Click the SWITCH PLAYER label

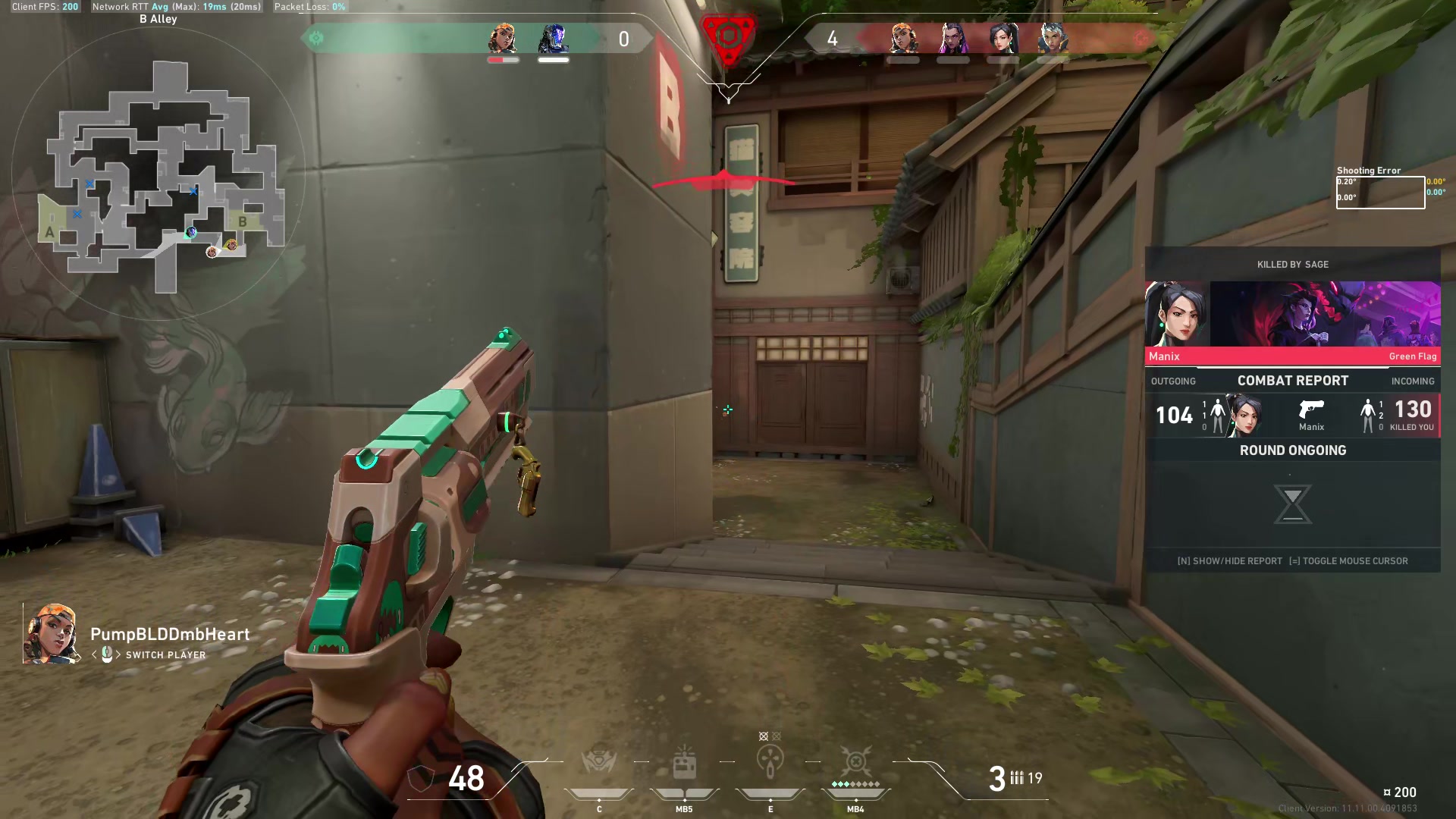coord(166,655)
